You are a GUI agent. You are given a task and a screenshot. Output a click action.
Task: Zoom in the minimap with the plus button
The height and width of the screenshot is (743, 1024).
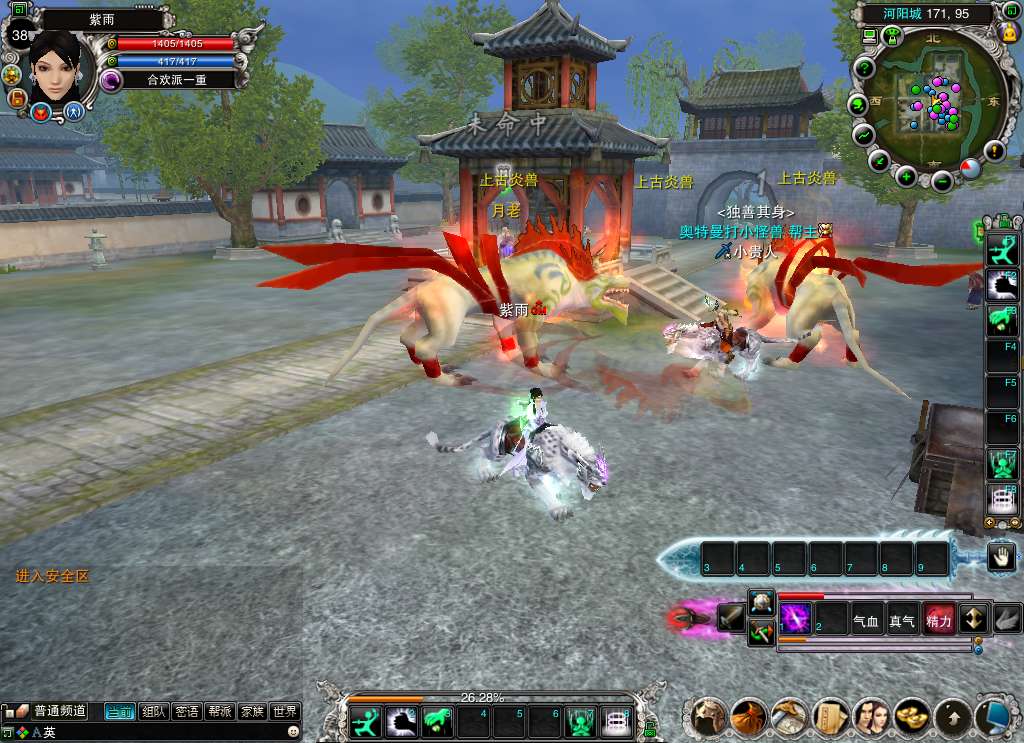point(906,177)
